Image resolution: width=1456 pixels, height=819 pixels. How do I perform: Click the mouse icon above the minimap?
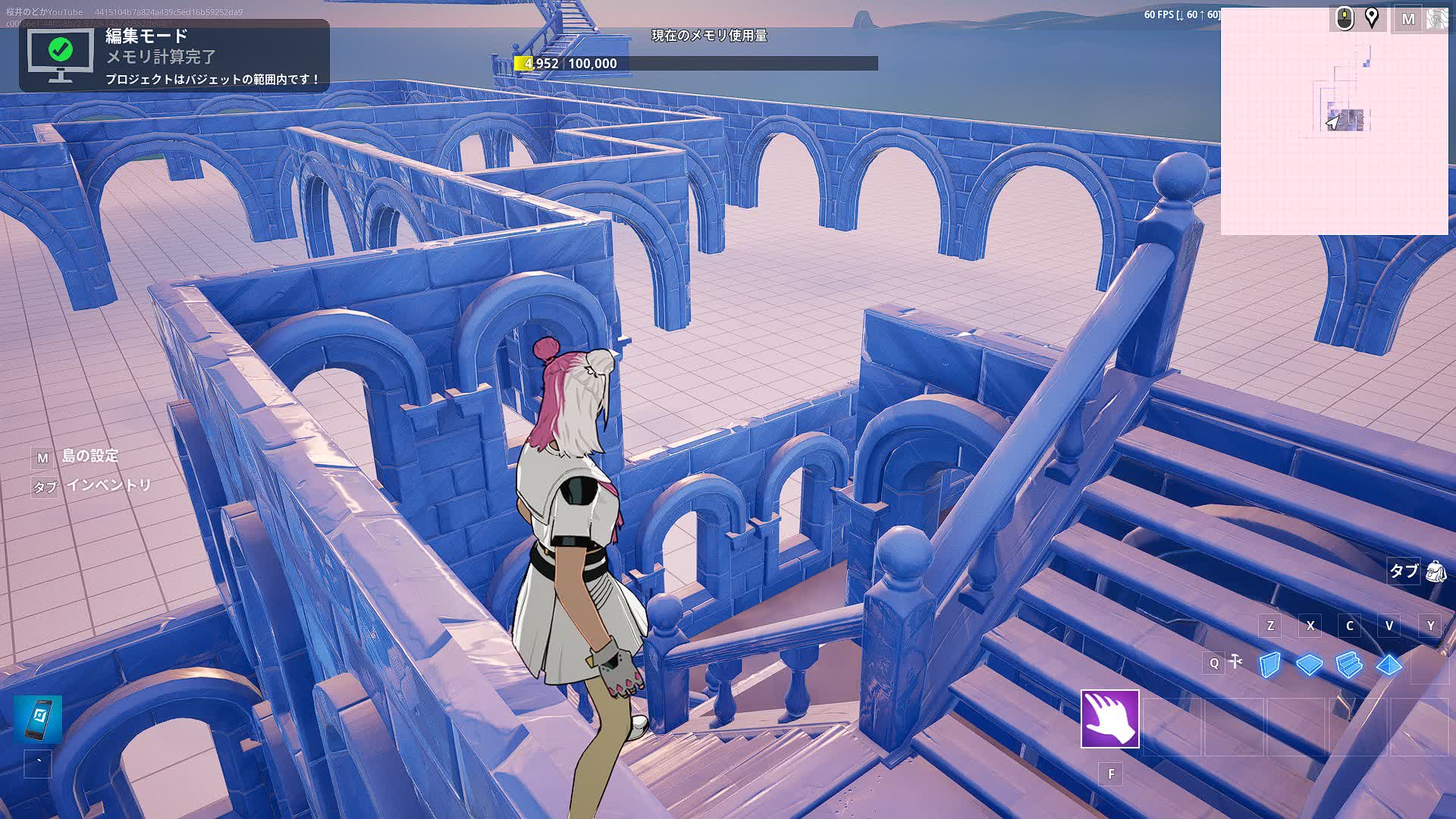1345,17
